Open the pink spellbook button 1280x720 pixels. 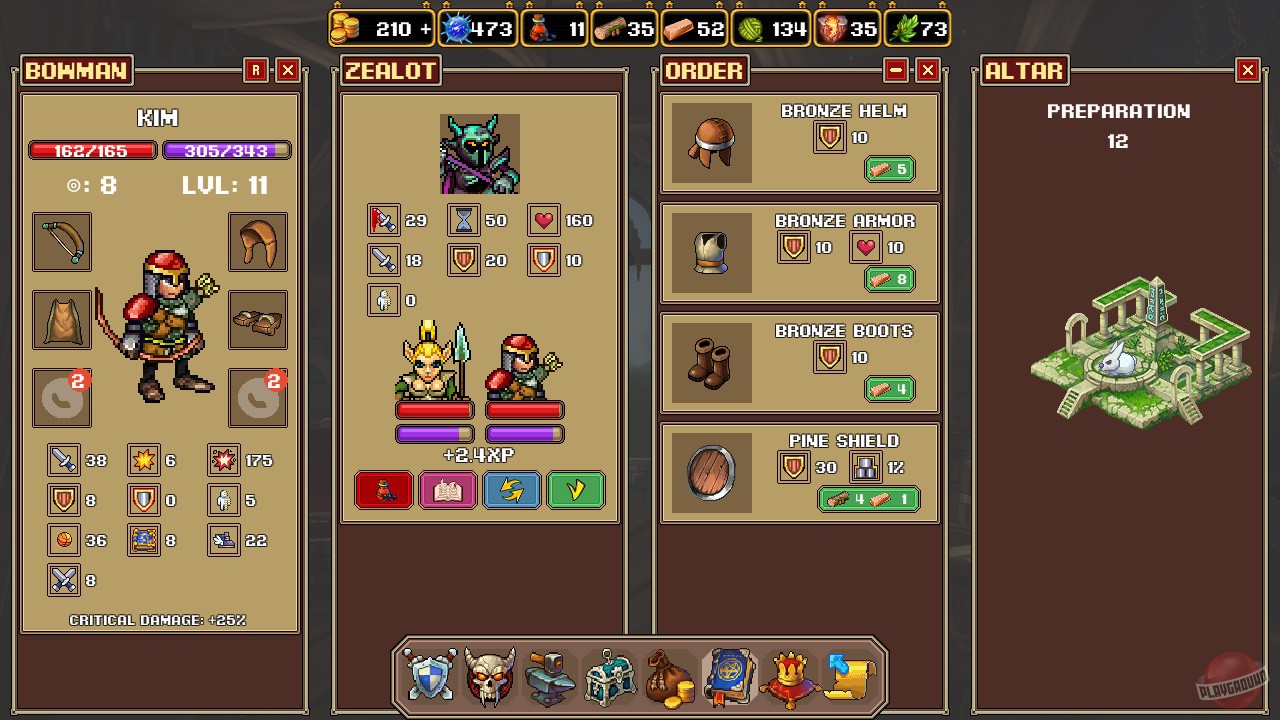(448, 489)
